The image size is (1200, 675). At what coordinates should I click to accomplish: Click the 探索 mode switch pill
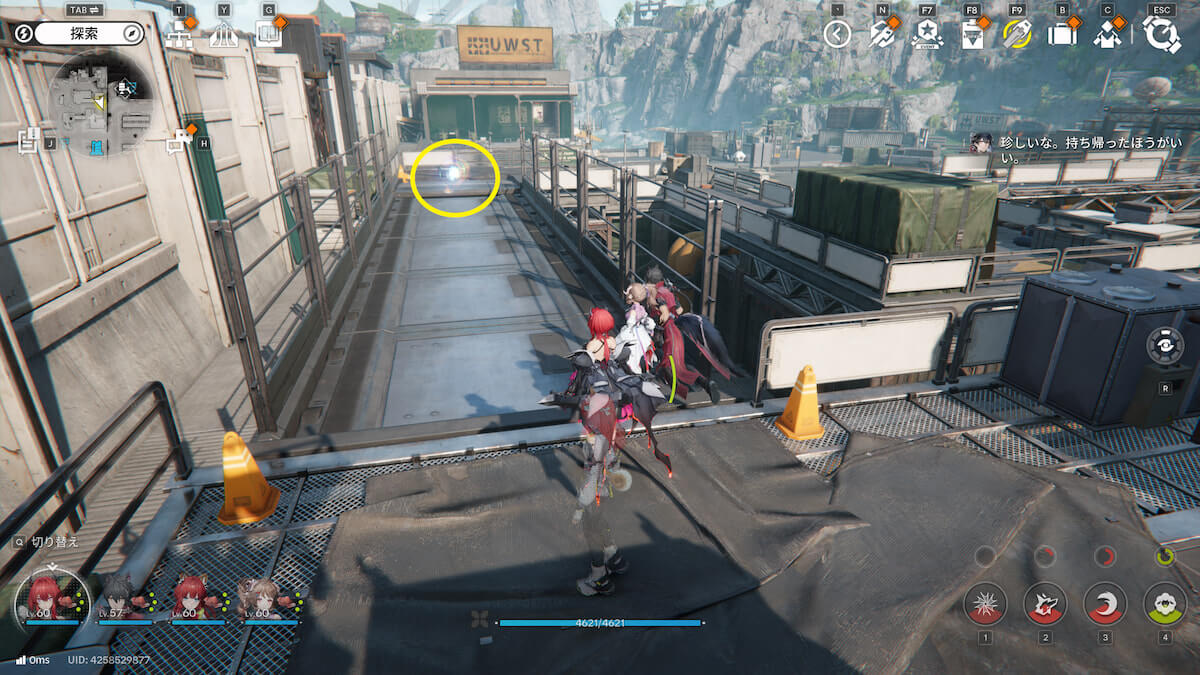click(x=90, y=34)
